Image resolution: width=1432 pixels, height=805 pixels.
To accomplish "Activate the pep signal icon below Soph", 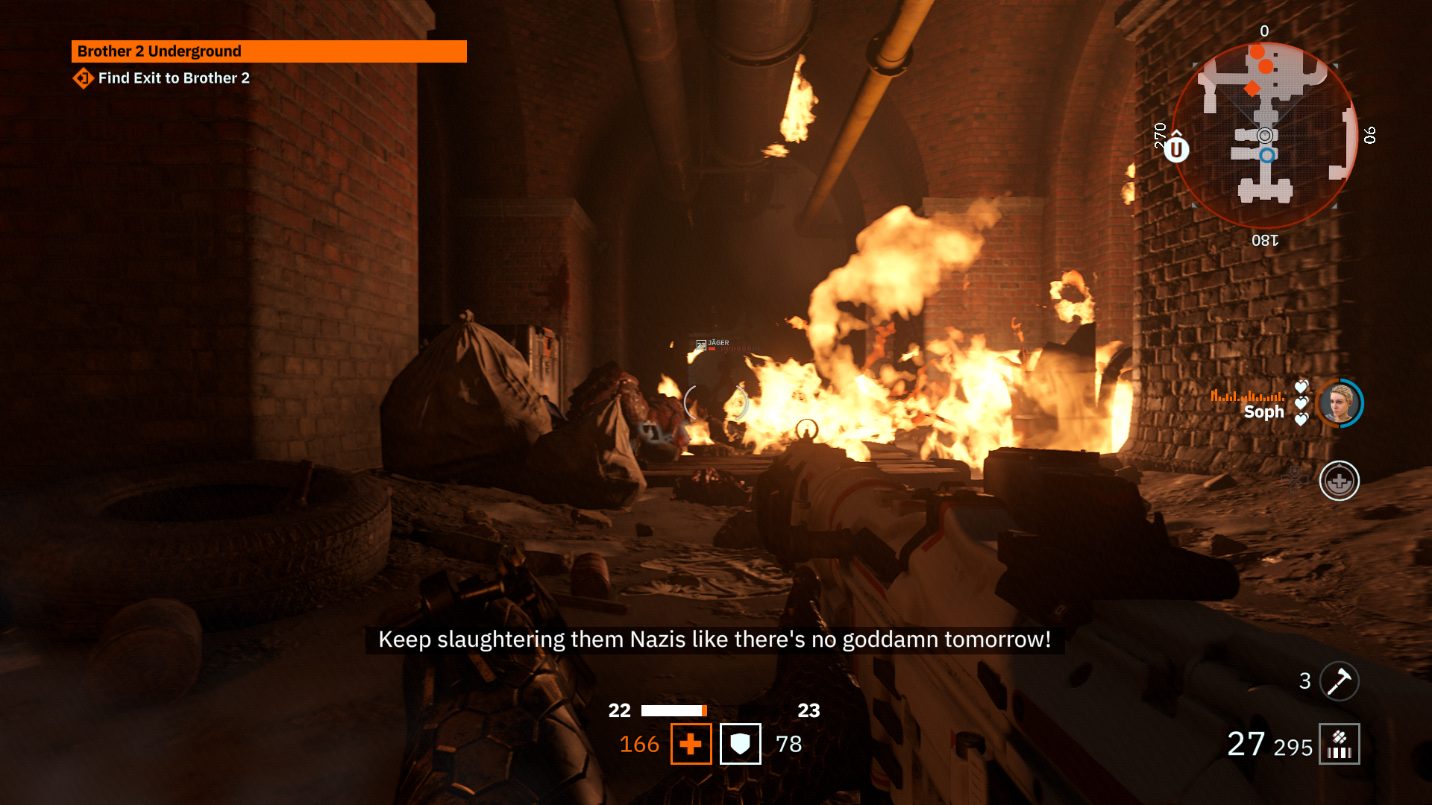I will 1338,481.
